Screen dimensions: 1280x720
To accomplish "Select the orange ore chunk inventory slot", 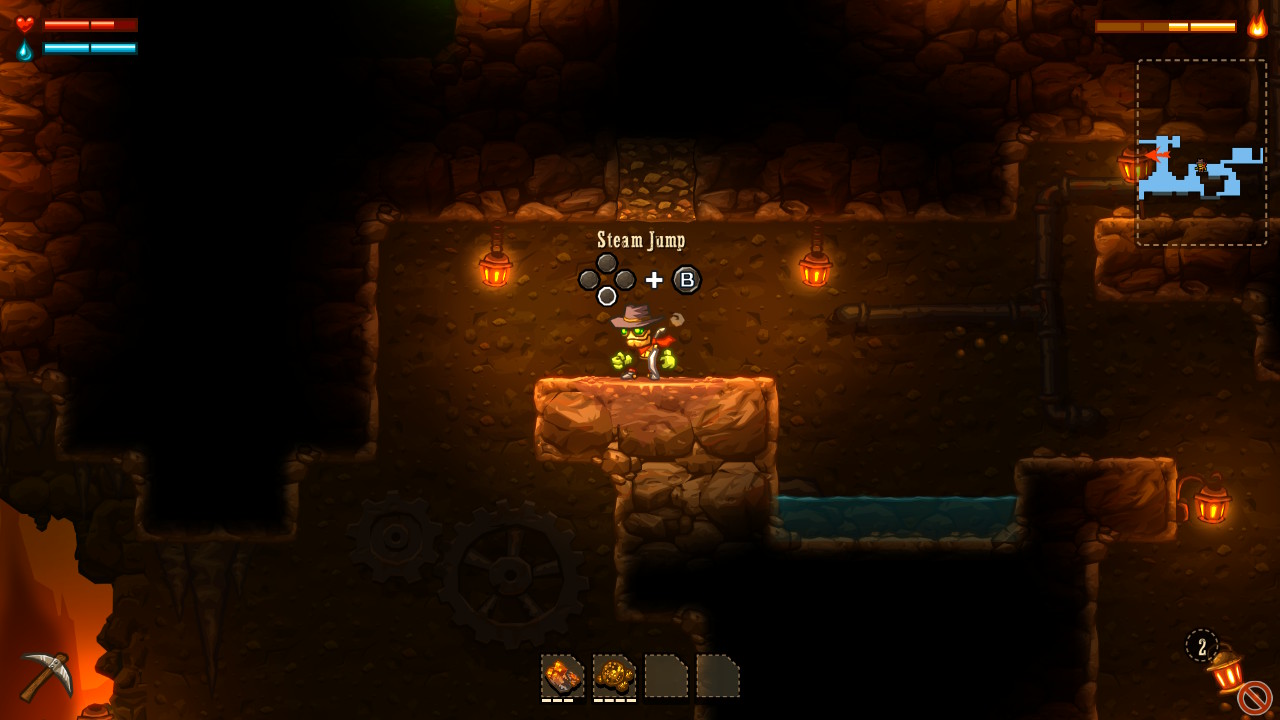I will [562, 676].
